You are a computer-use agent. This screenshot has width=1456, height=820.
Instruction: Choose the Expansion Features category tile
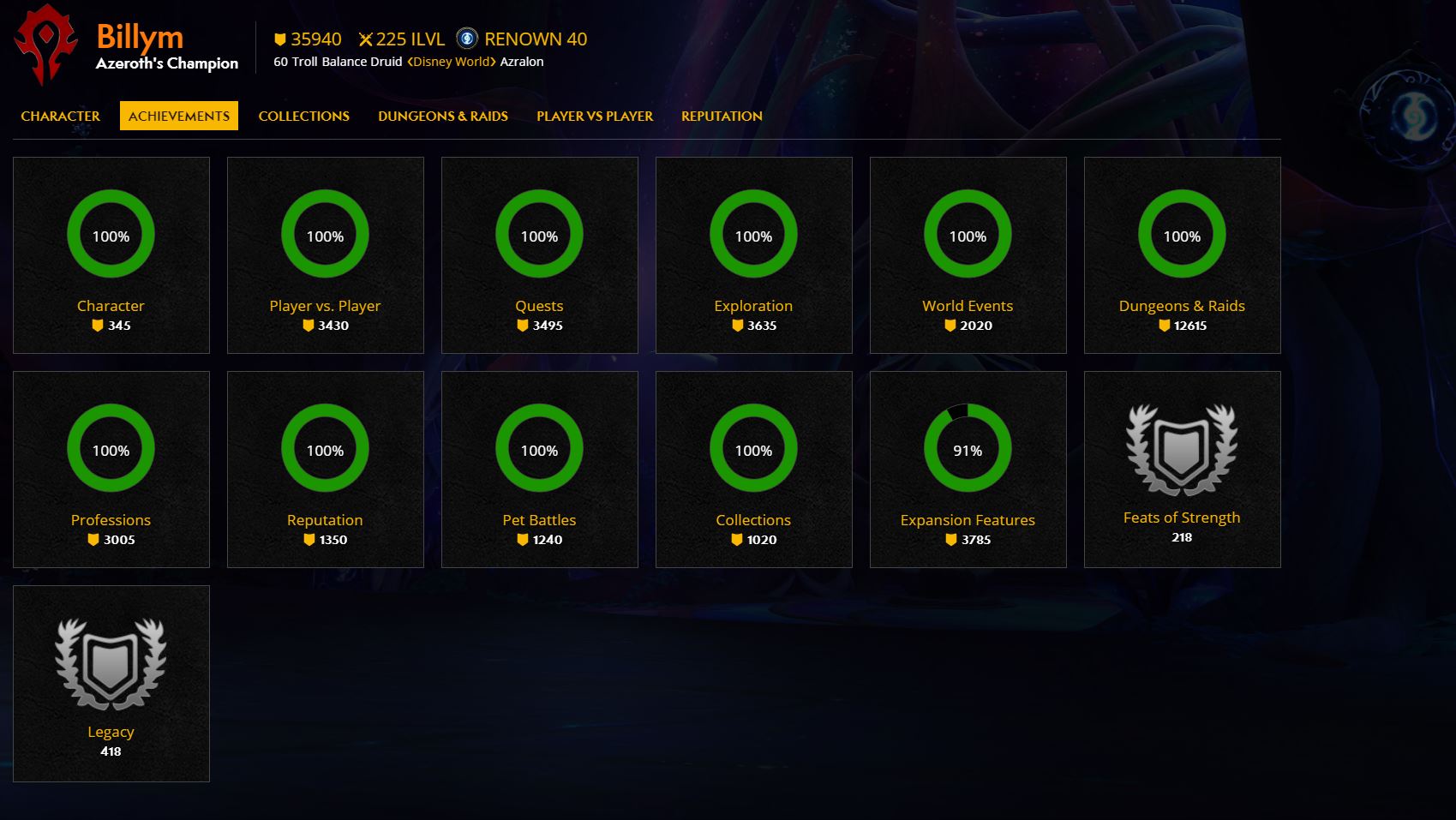pos(968,470)
